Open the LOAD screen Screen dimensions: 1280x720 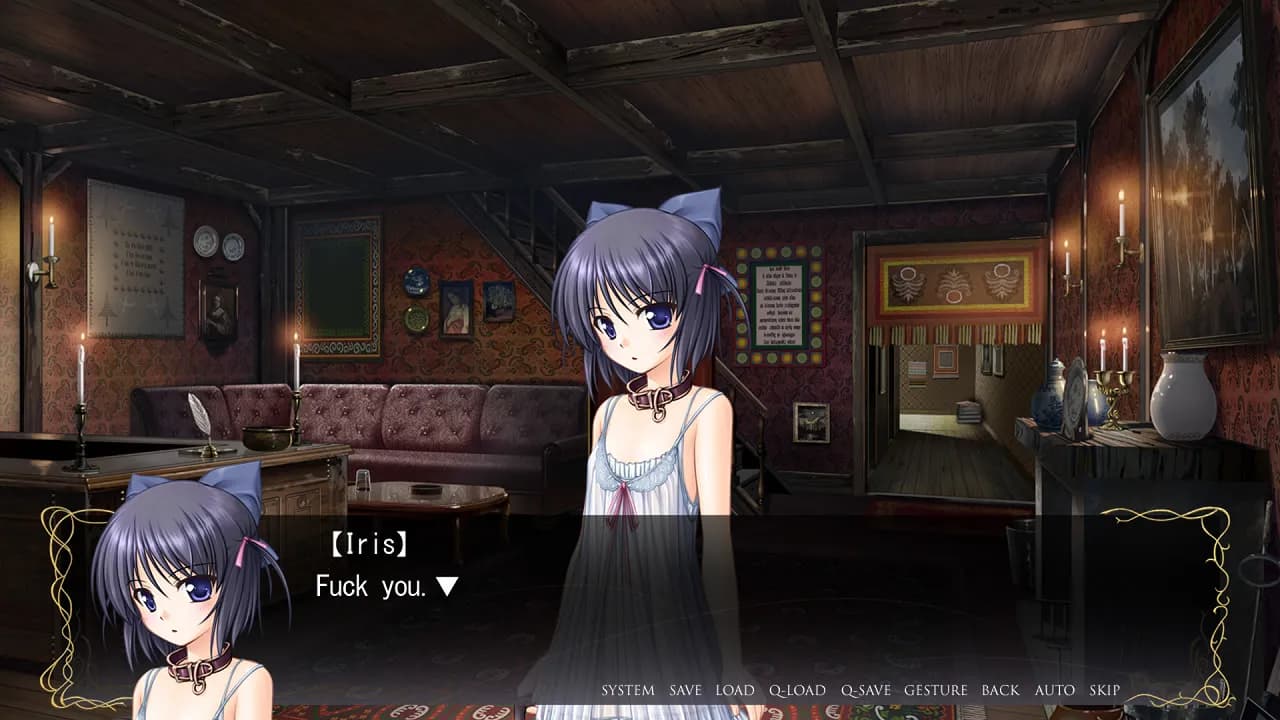pyautogui.click(x=733, y=690)
